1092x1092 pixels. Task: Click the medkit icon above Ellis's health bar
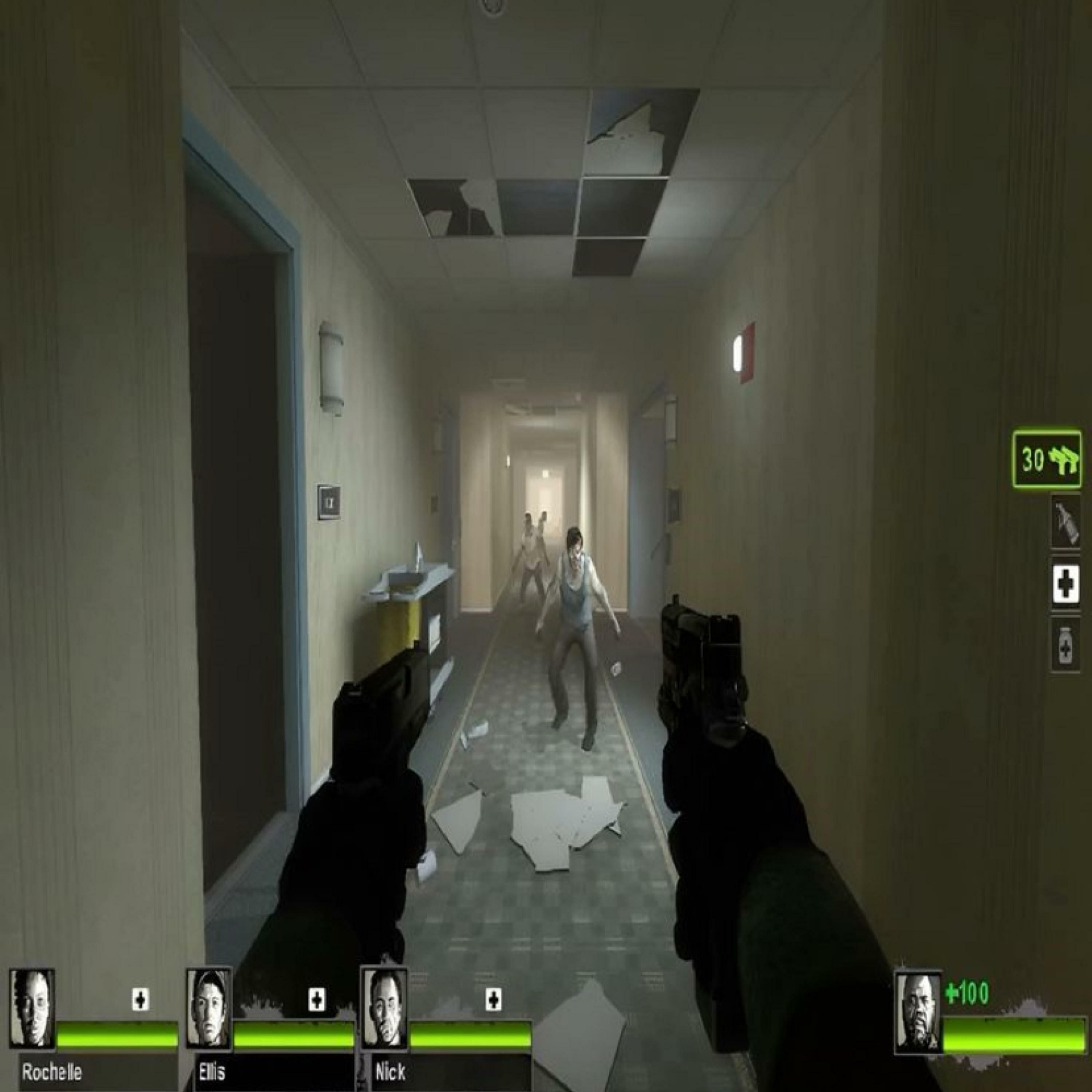point(317,1000)
